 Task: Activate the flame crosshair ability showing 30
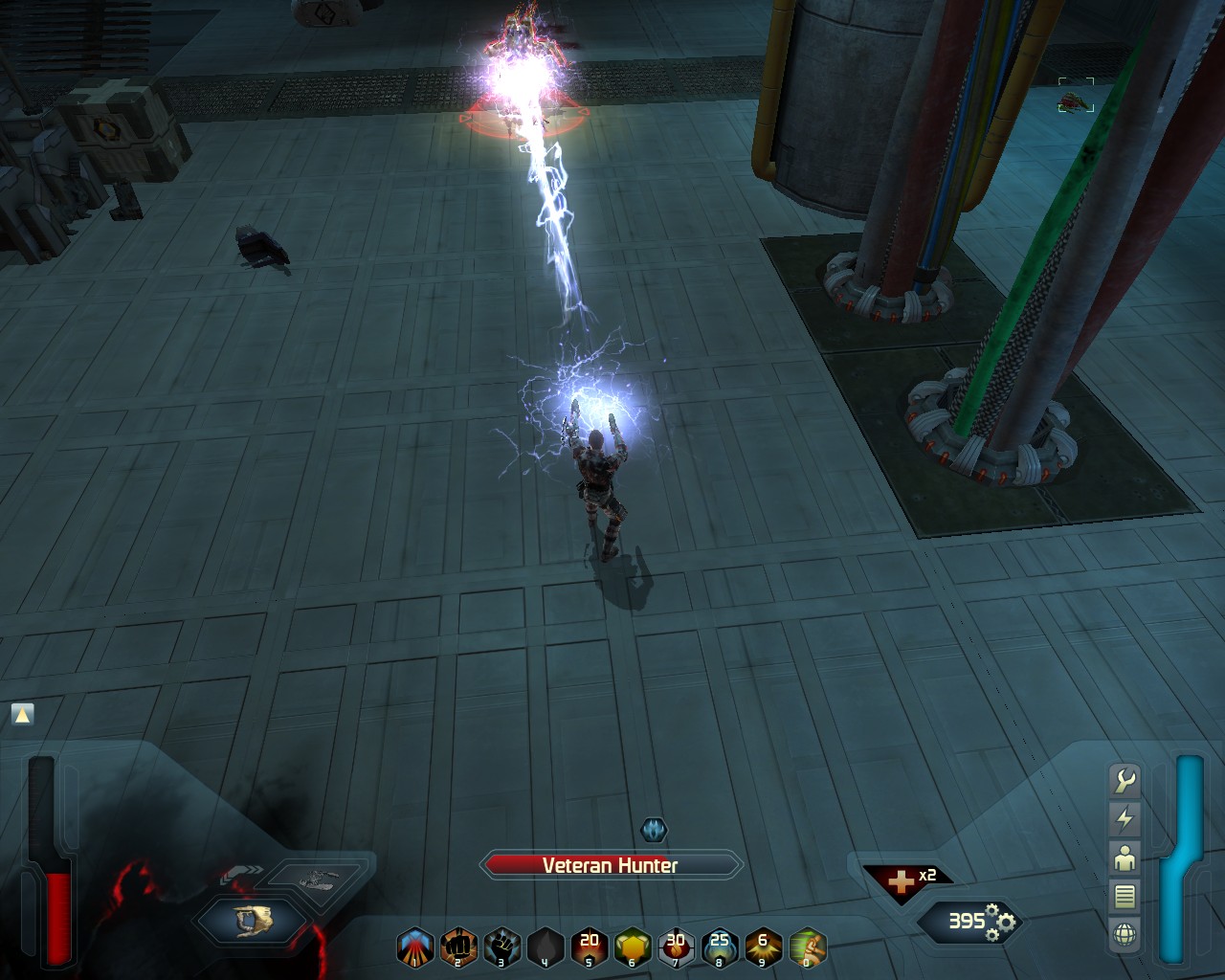pyautogui.click(x=676, y=947)
